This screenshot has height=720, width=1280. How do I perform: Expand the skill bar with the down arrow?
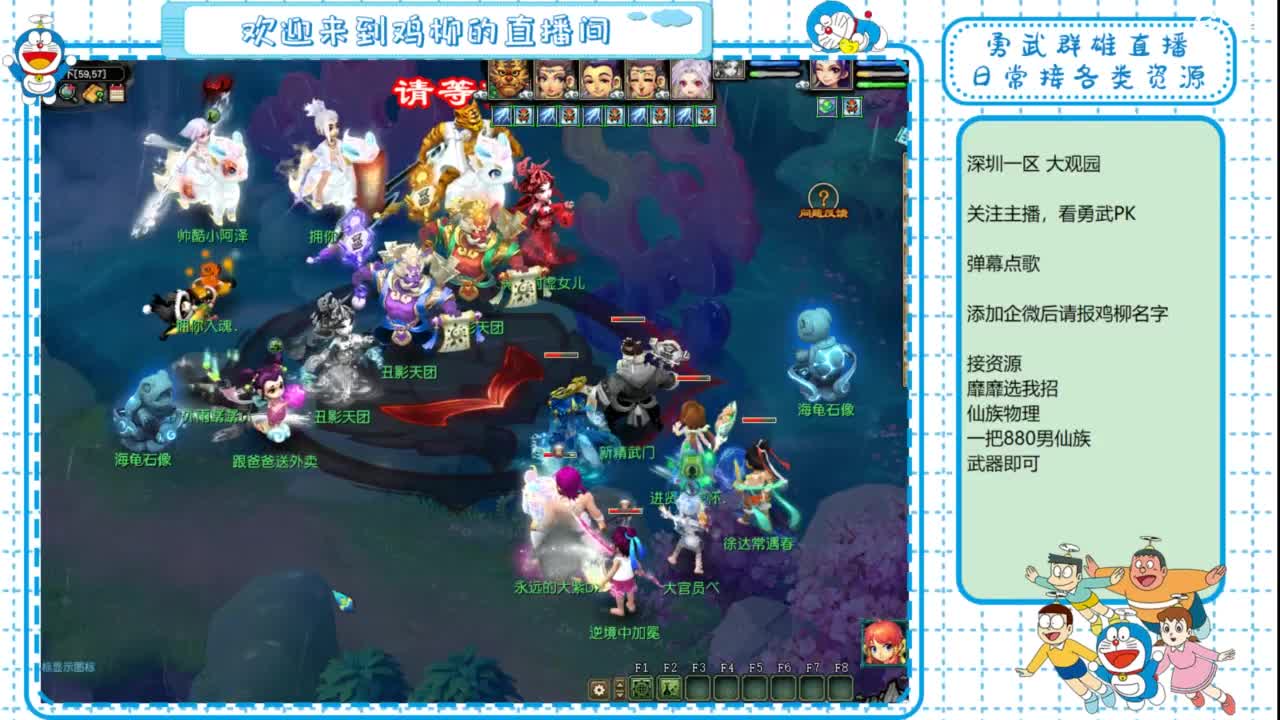pyautogui.click(x=620, y=695)
